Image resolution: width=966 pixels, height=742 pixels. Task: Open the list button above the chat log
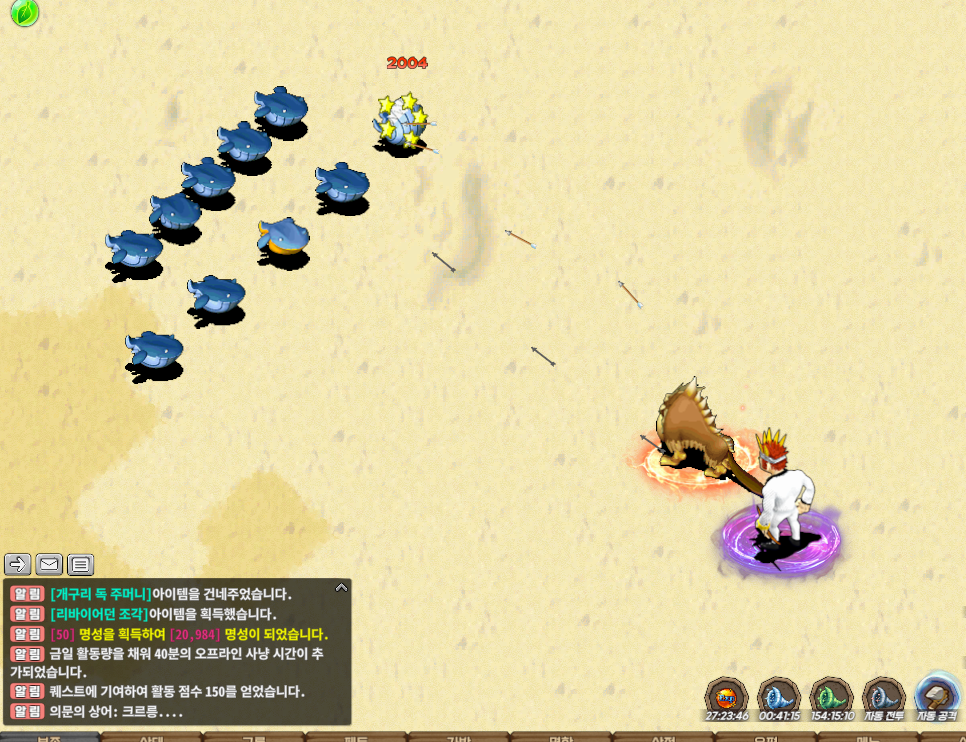pyautogui.click(x=80, y=564)
